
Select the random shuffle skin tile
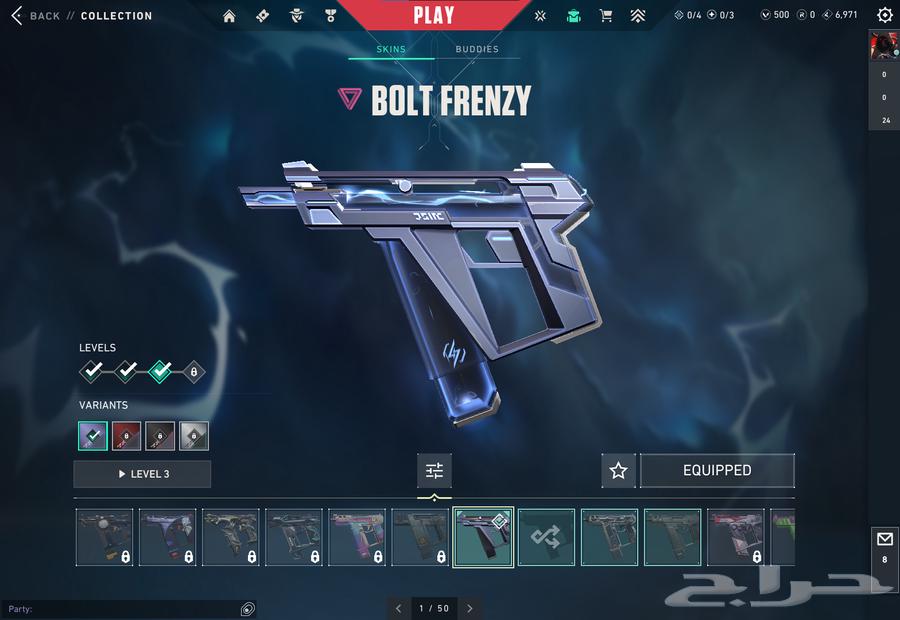546,537
